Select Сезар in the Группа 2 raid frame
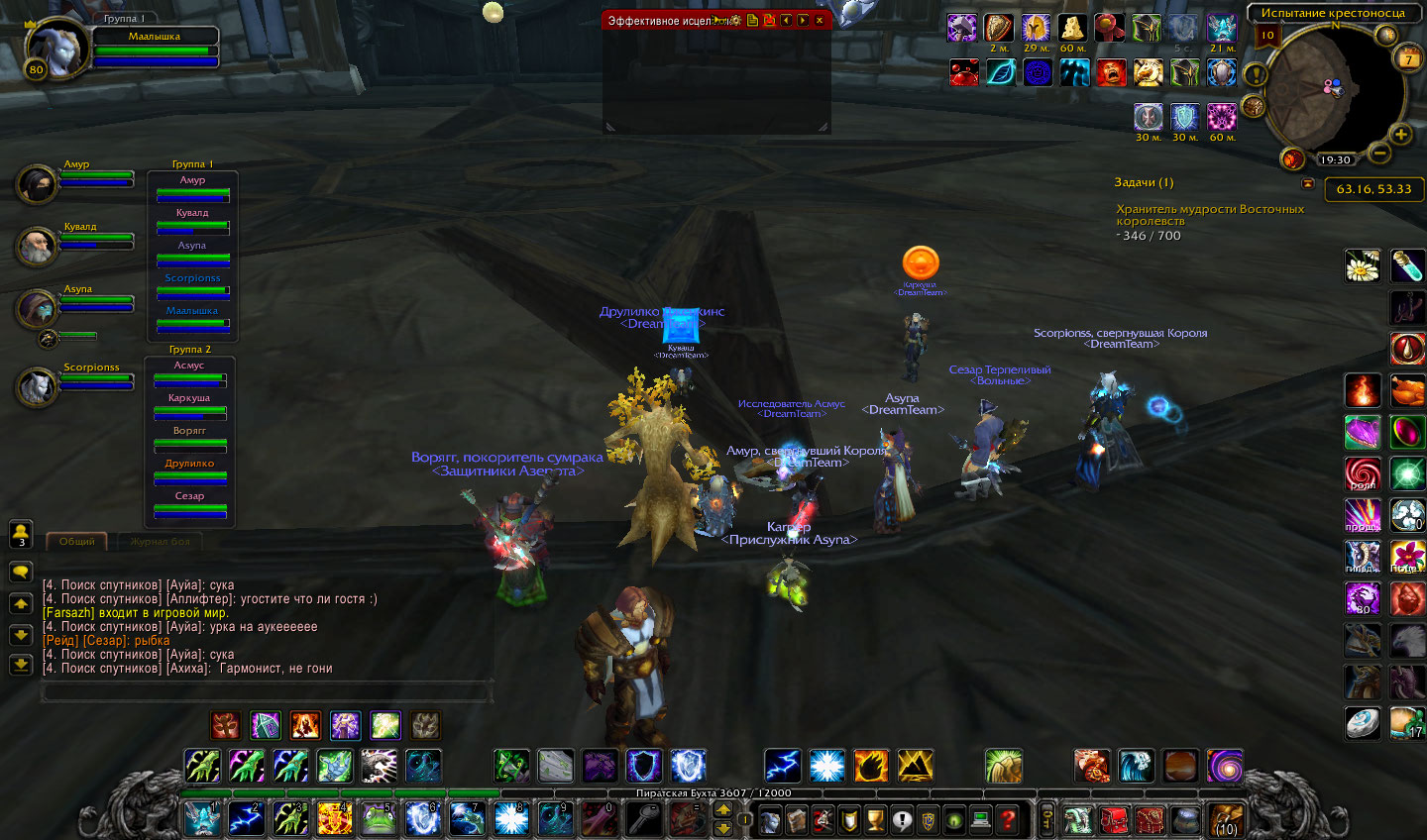This screenshot has height=840, width=1427. (189, 504)
